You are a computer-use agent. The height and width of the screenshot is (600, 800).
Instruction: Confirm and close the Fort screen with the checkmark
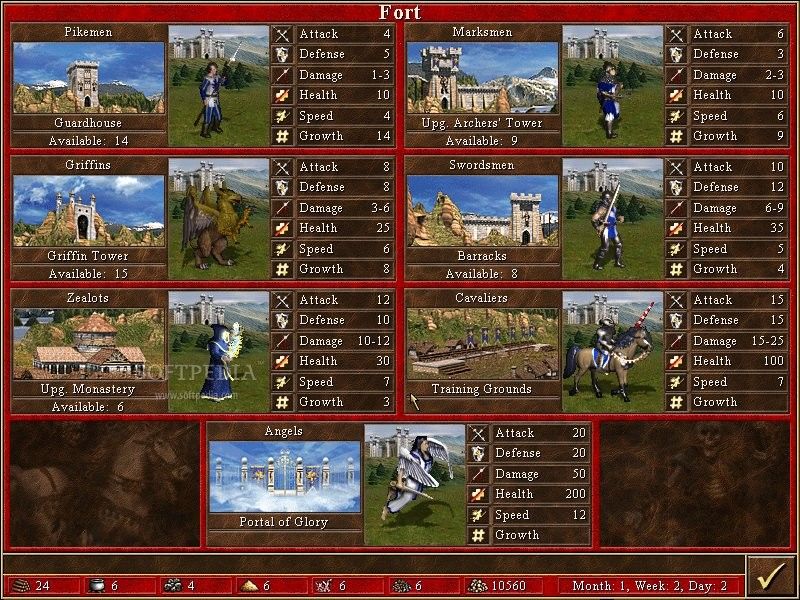tap(771, 578)
